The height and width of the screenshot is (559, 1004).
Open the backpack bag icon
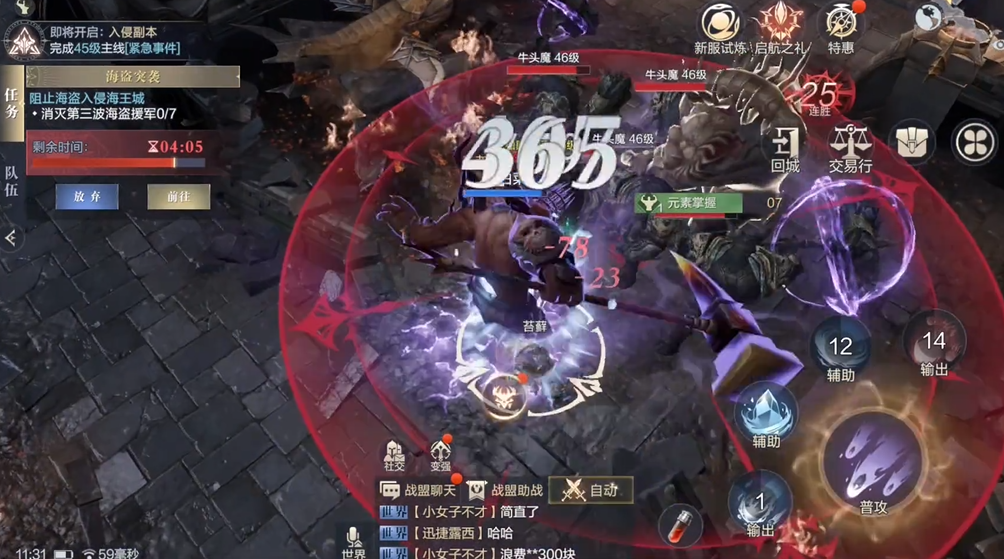click(912, 142)
